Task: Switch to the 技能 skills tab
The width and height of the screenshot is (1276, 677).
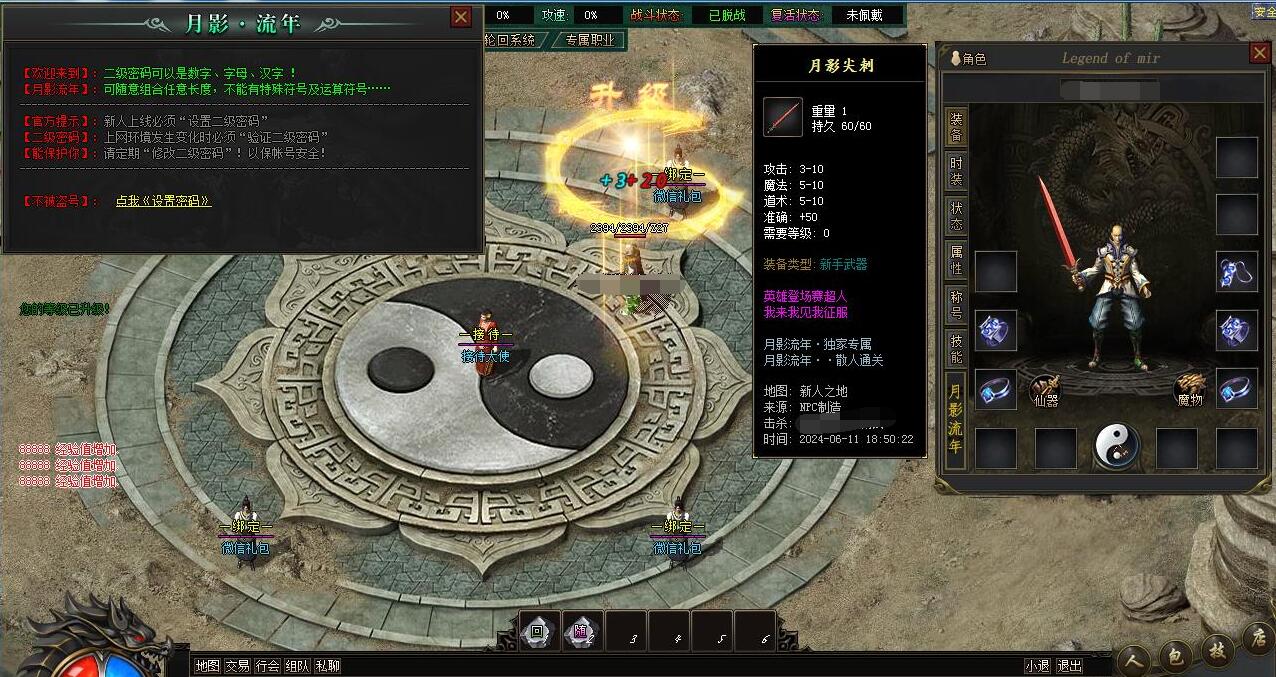Action: click(x=957, y=350)
